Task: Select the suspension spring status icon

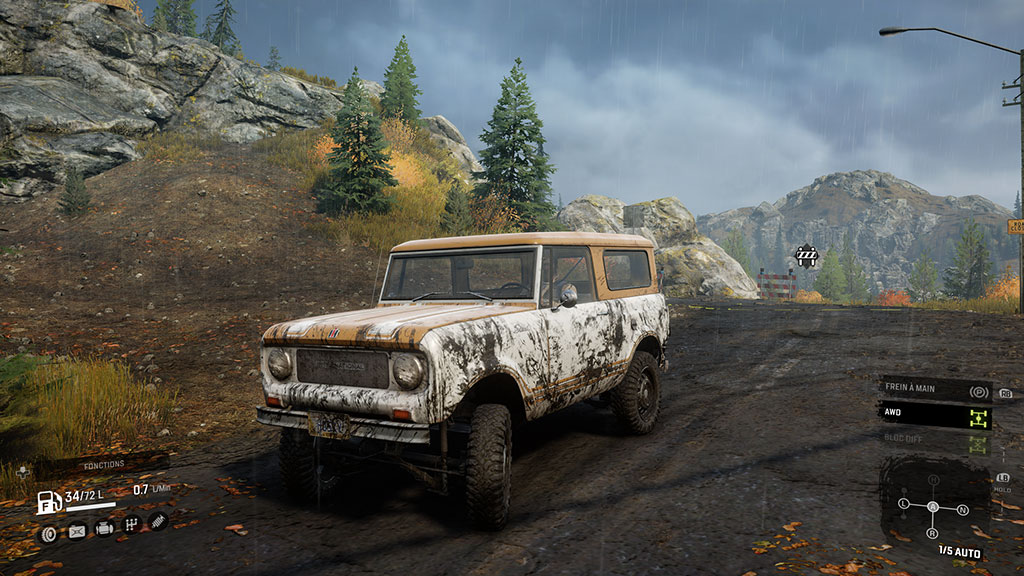Action: (x=158, y=520)
